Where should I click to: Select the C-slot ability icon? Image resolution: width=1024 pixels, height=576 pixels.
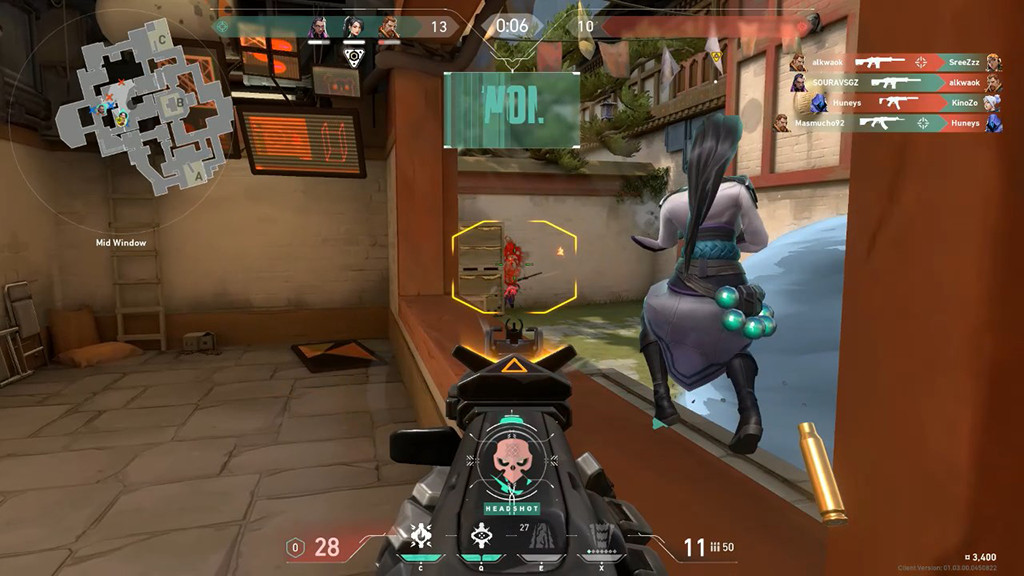coord(419,538)
